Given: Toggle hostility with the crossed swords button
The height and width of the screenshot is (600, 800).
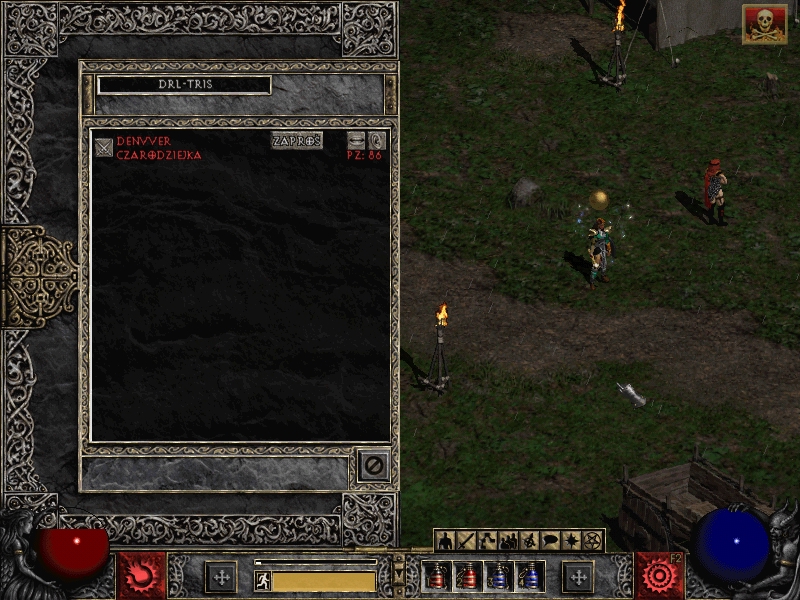Looking at the screenshot, I should click(x=104, y=148).
